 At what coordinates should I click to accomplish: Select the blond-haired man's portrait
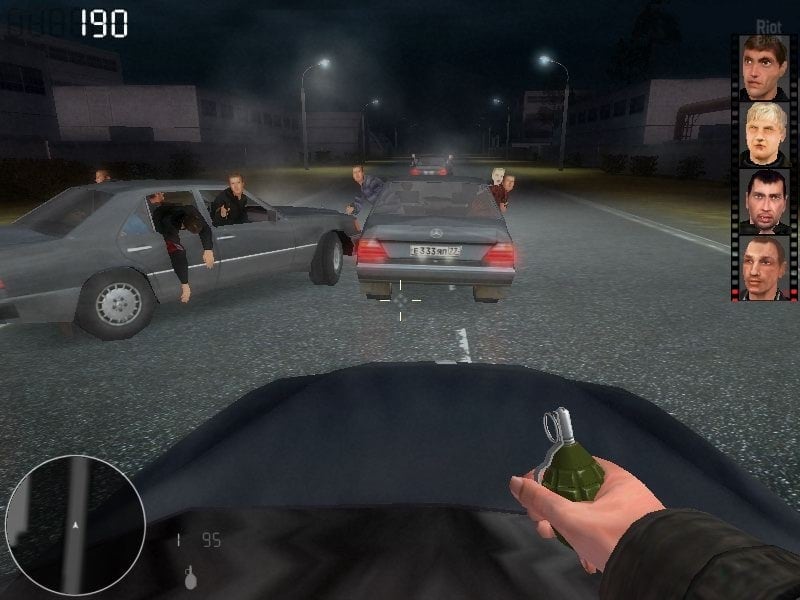[764, 134]
